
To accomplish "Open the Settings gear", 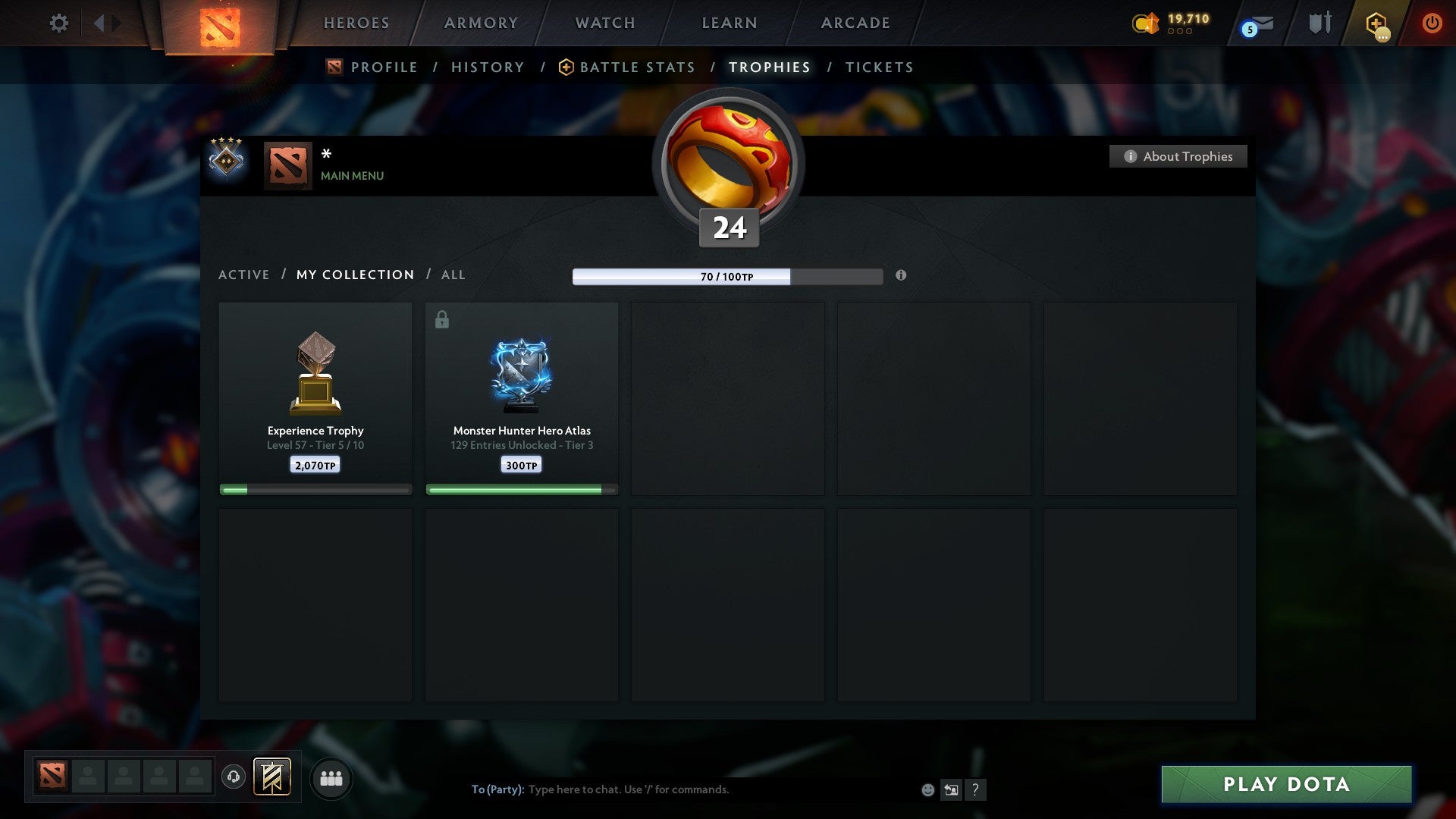I will pyautogui.click(x=59, y=23).
